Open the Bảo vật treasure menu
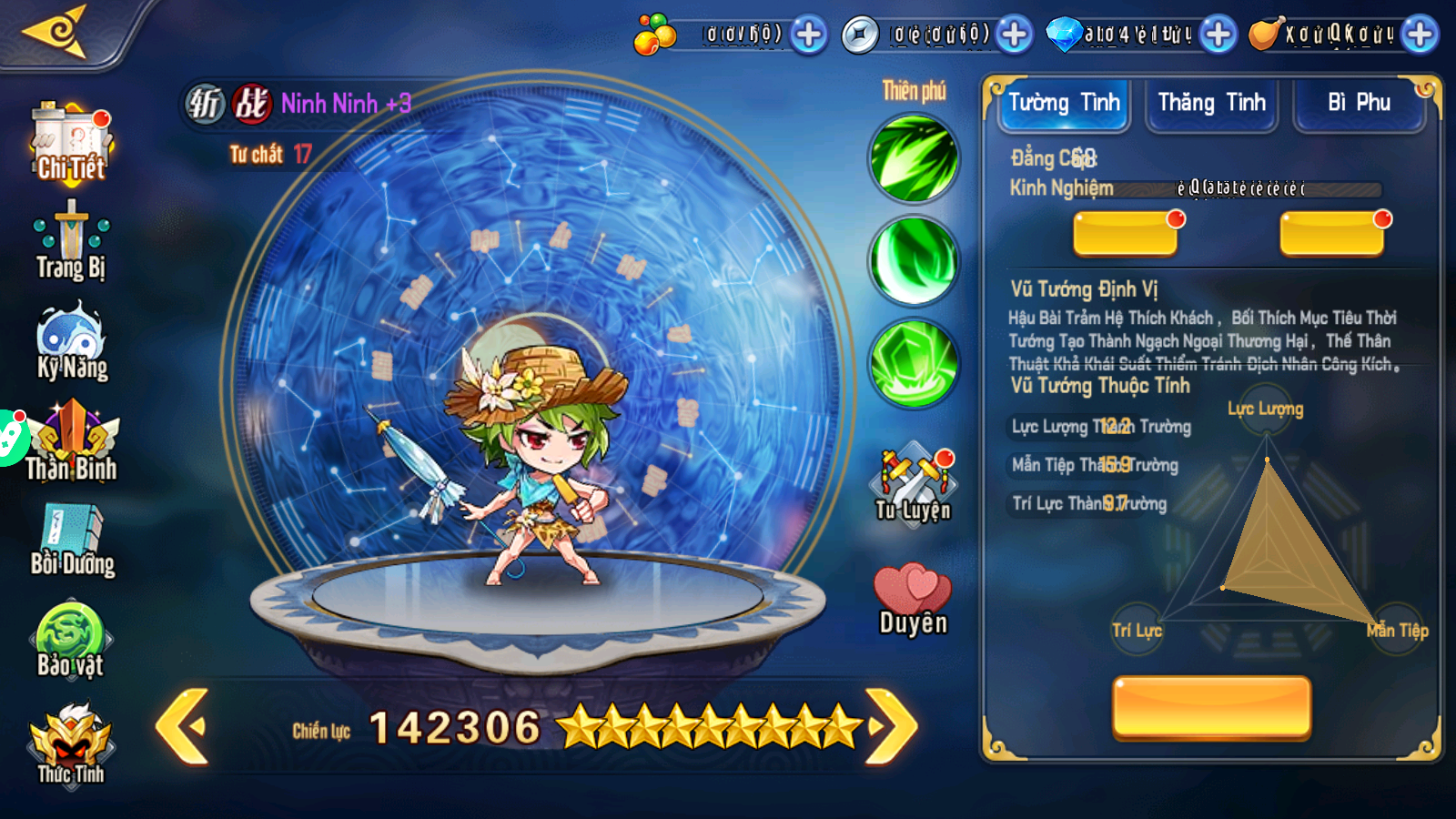Viewport: 1456px width, 819px height. point(71,640)
